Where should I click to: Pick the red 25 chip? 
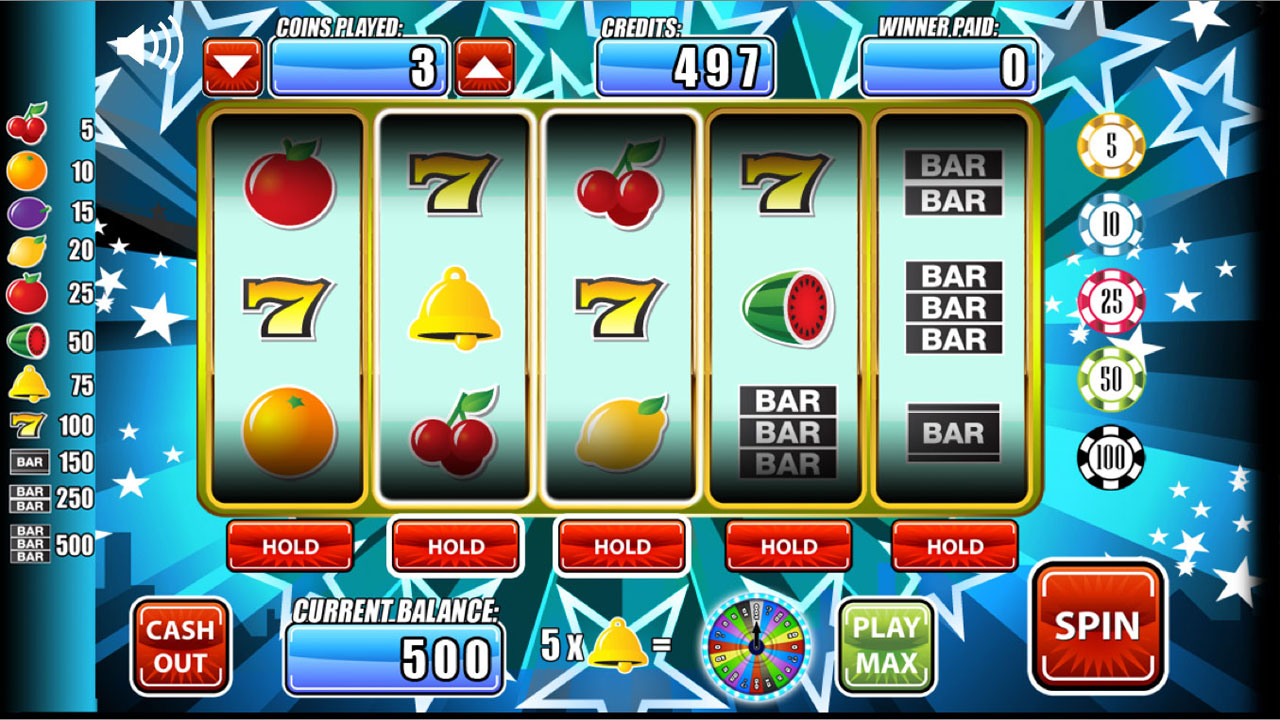pos(1111,301)
